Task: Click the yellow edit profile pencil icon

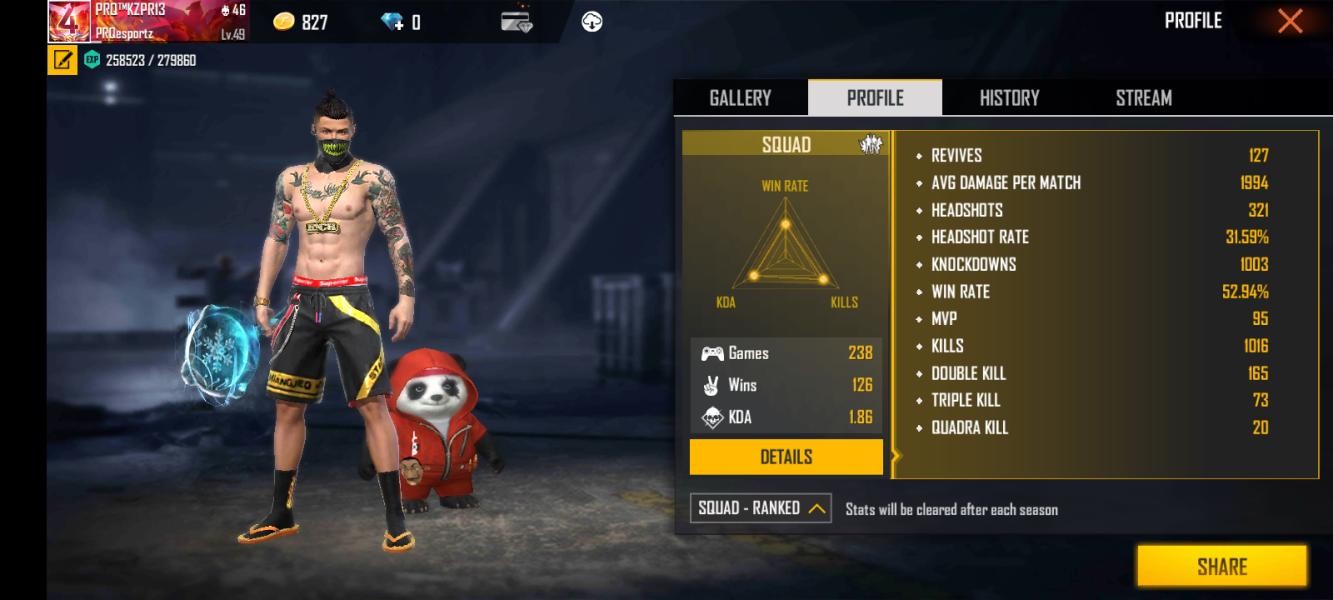Action: pos(62,60)
